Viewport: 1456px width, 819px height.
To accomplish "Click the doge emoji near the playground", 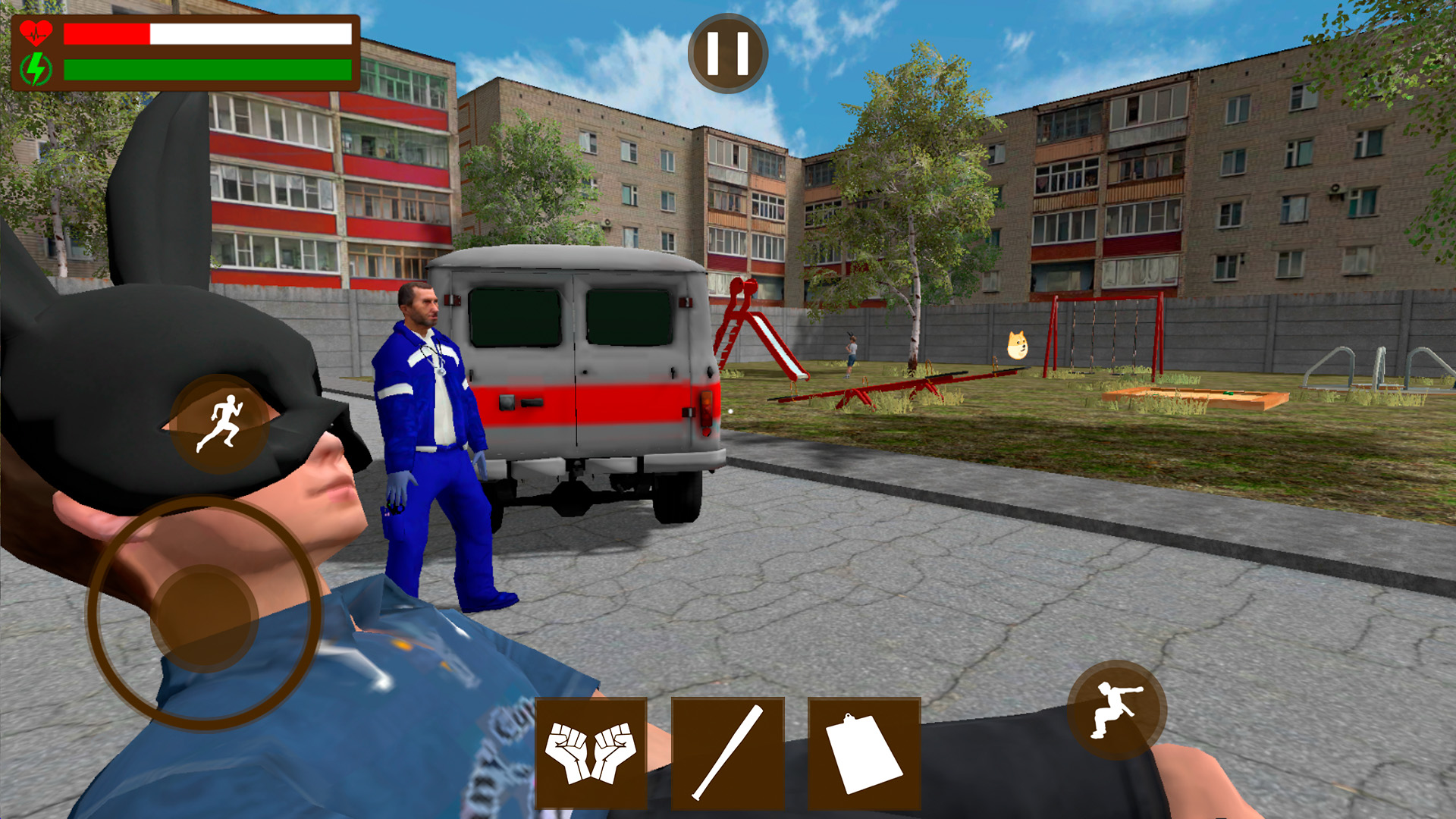I will (1018, 346).
